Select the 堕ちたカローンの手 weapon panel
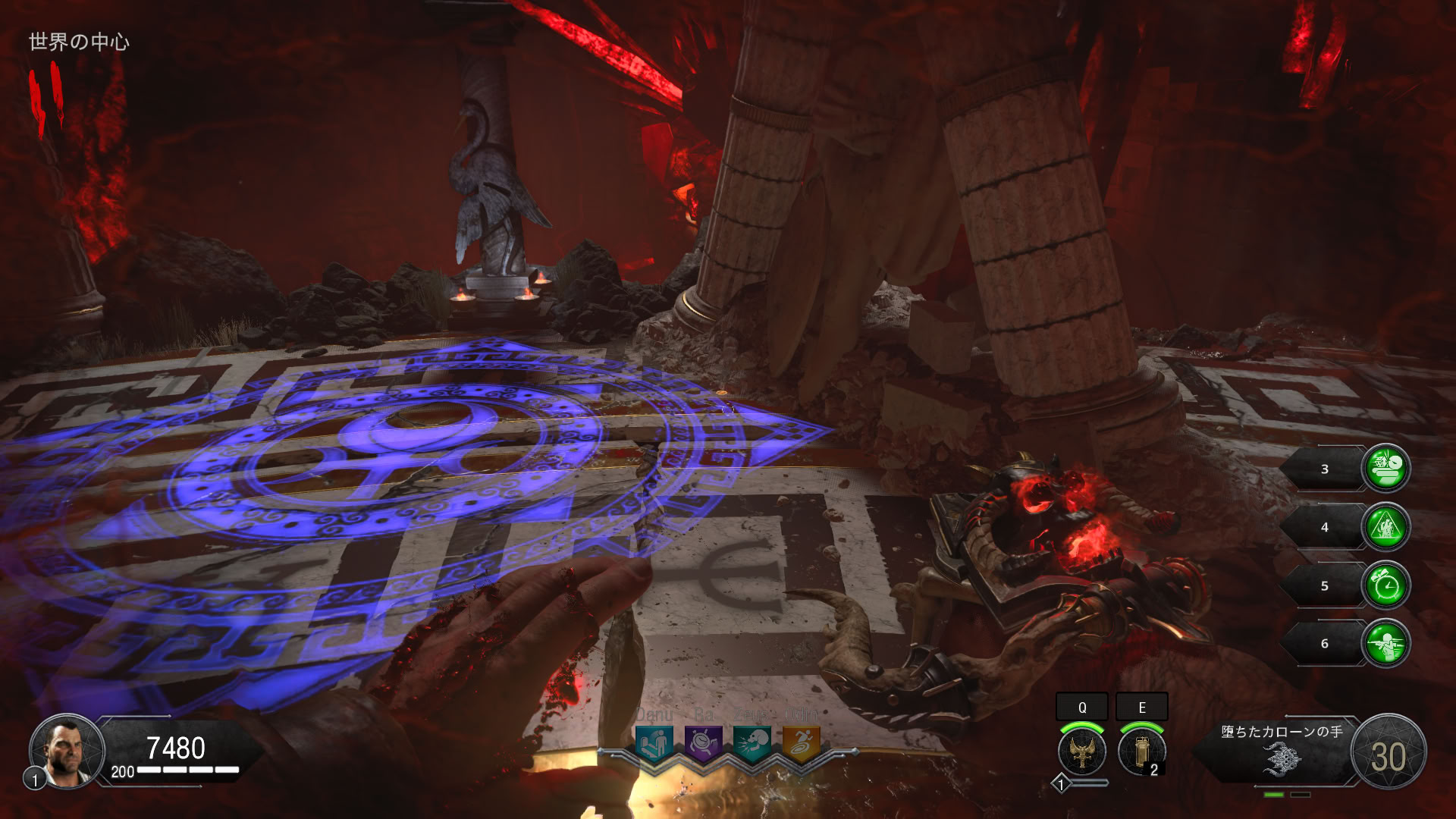Image resolution: width=1456 pixels, height=819 pixels. (x=1282, y=751)
